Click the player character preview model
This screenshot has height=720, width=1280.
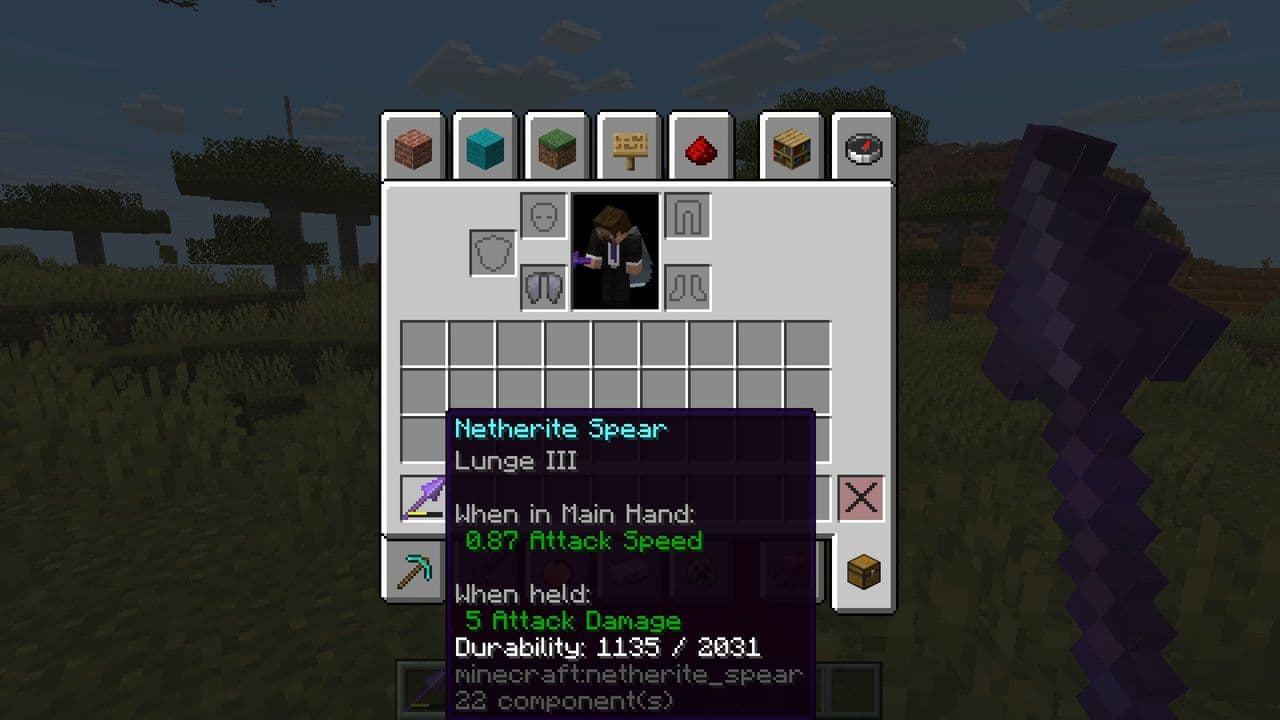613,250
